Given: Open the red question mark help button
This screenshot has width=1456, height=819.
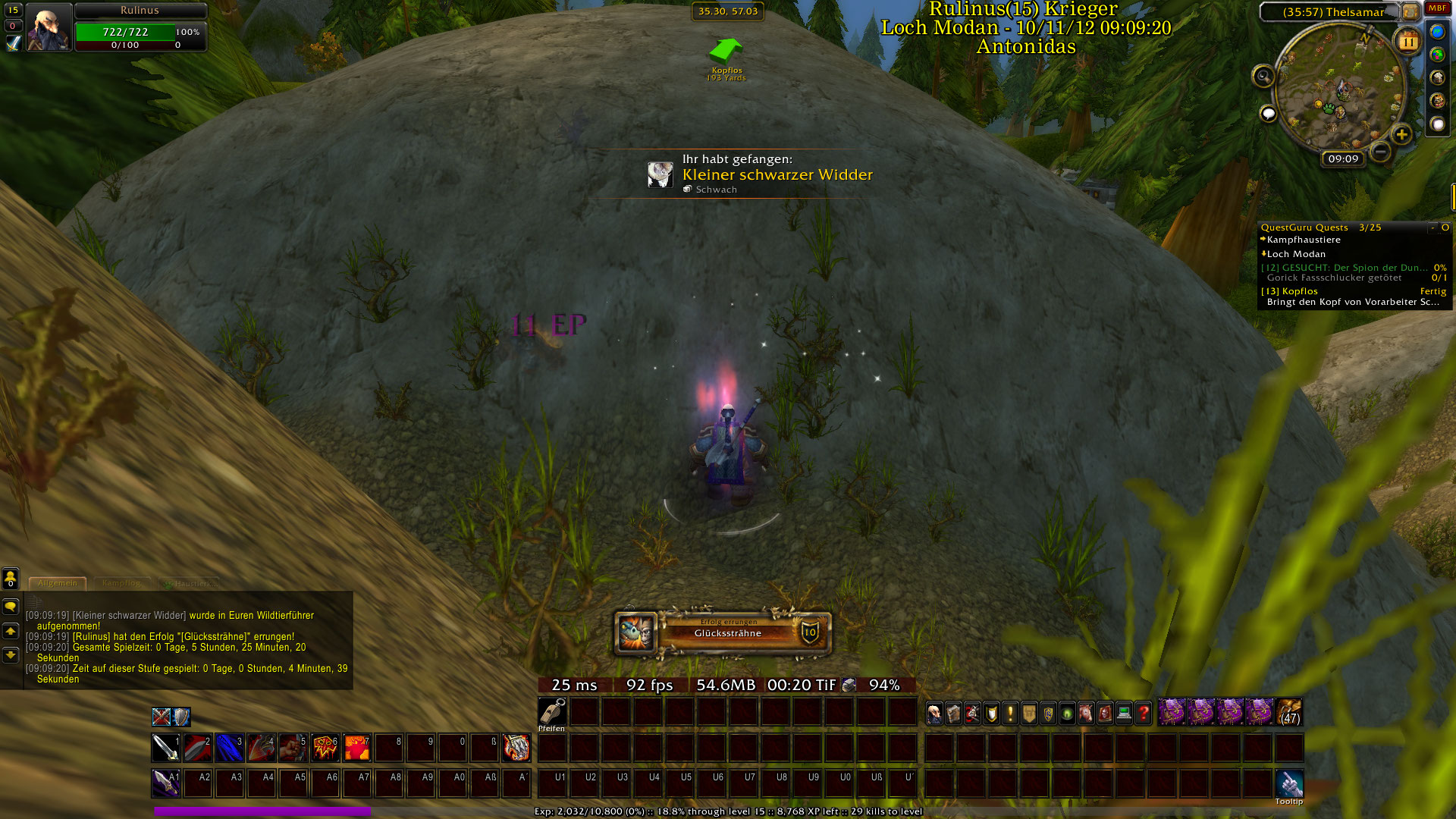Looking at the screenshot, I should 1143,713.
